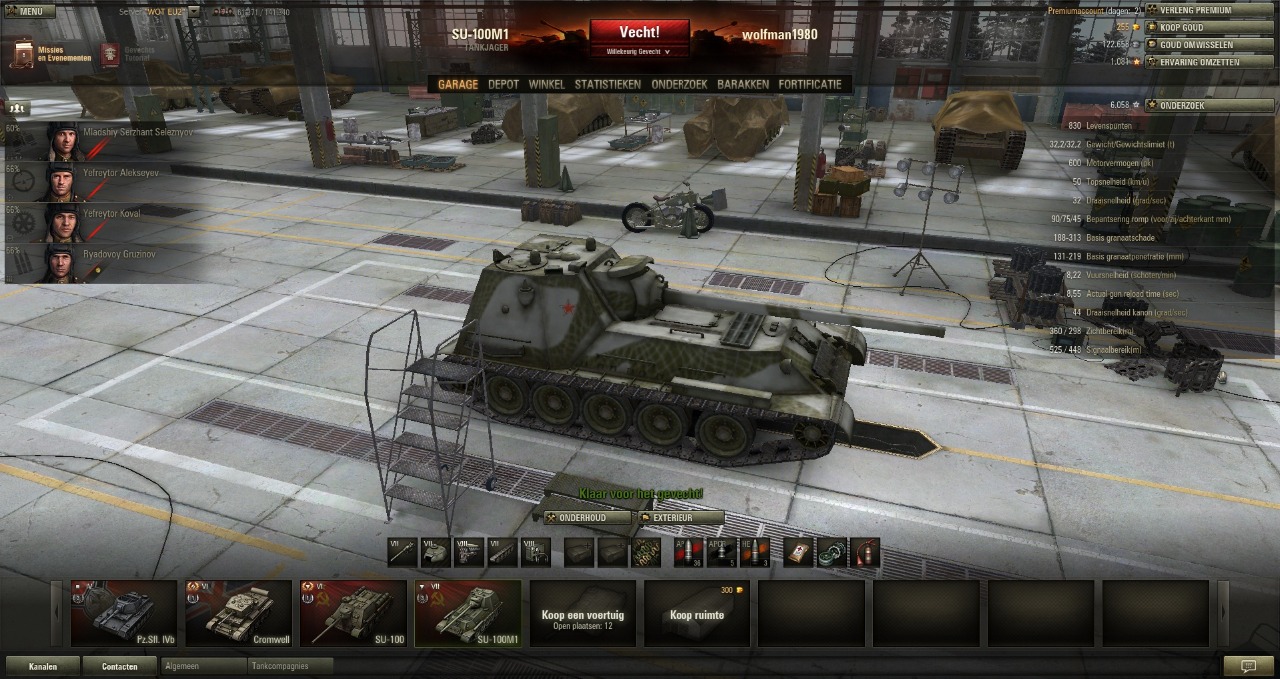Select the SU-100 tank thumbnail
Viewport: 1280px width, 679px height.
(353, 613)
